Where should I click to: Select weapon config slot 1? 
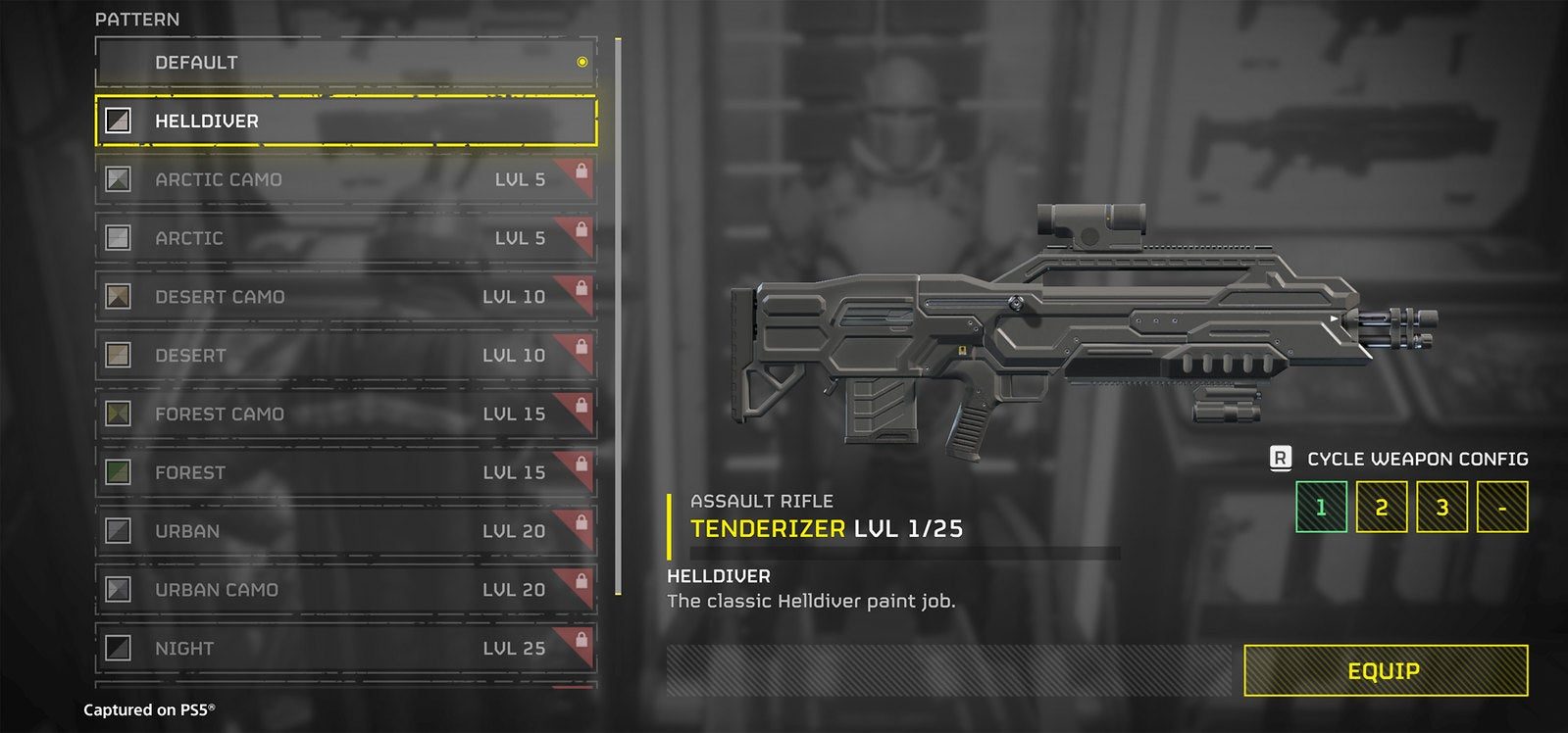(x=1320, y=508)
